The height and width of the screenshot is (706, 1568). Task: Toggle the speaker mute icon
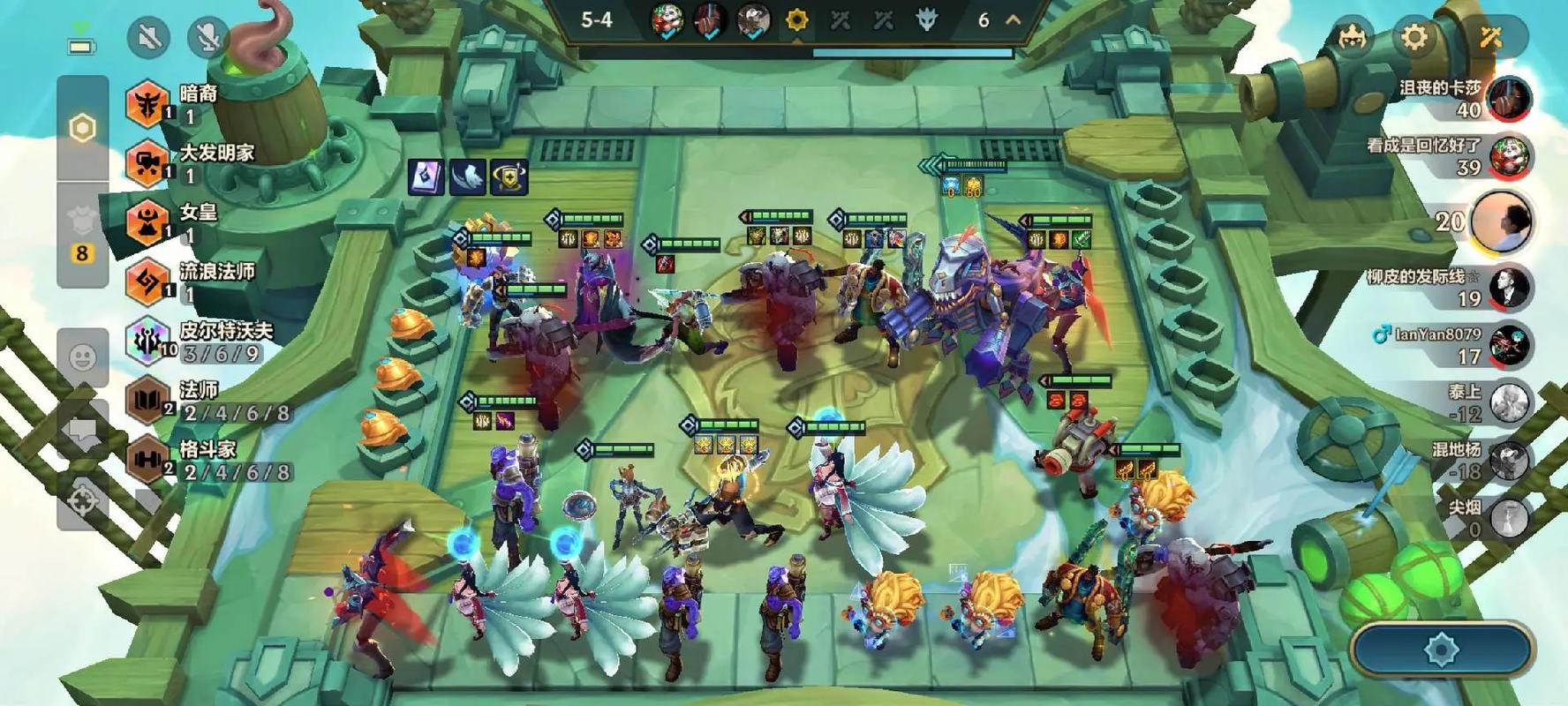[x=148, y=38]
